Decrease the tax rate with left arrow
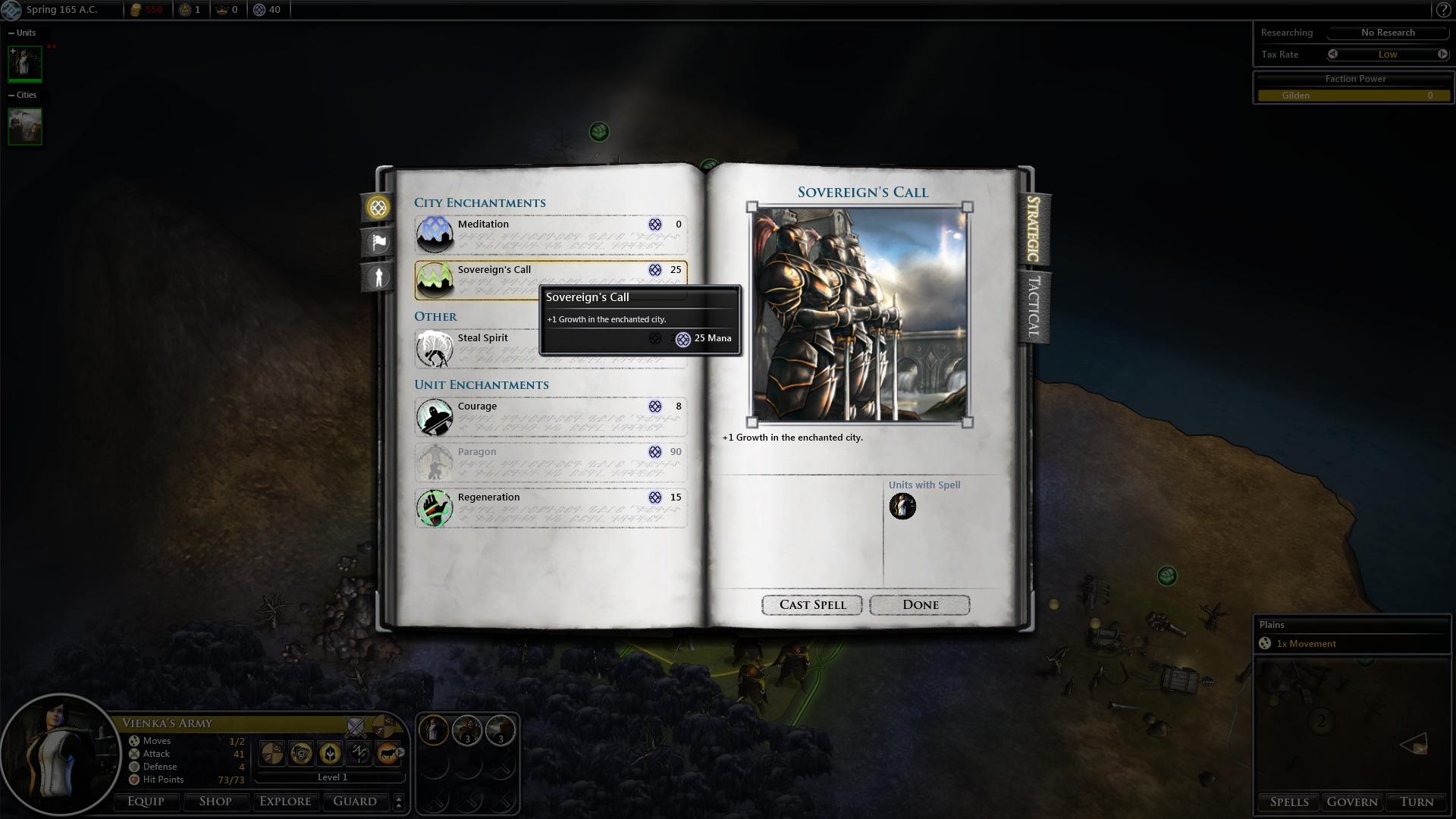Image resolution: width=1456 pixels, height=819 pixels. [x=1333, y=55]
